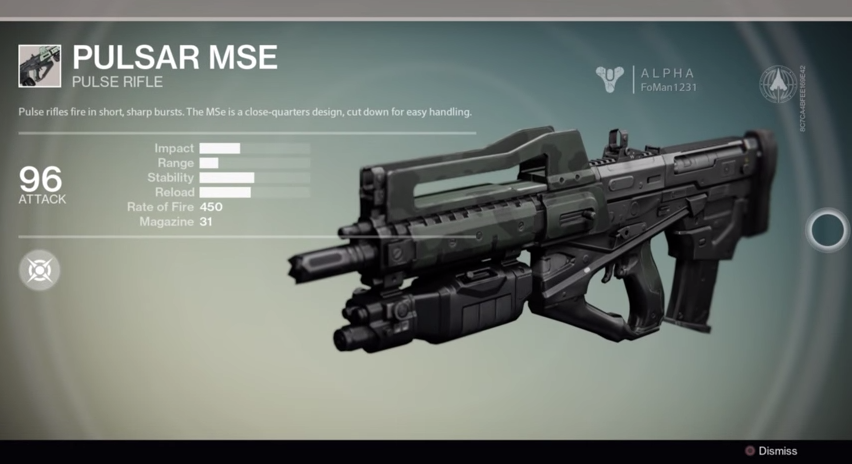Click the Destiny Alpha emblem beside FoMan1231
The height and width of the screenshot is (464, 852).
(609, 80)
